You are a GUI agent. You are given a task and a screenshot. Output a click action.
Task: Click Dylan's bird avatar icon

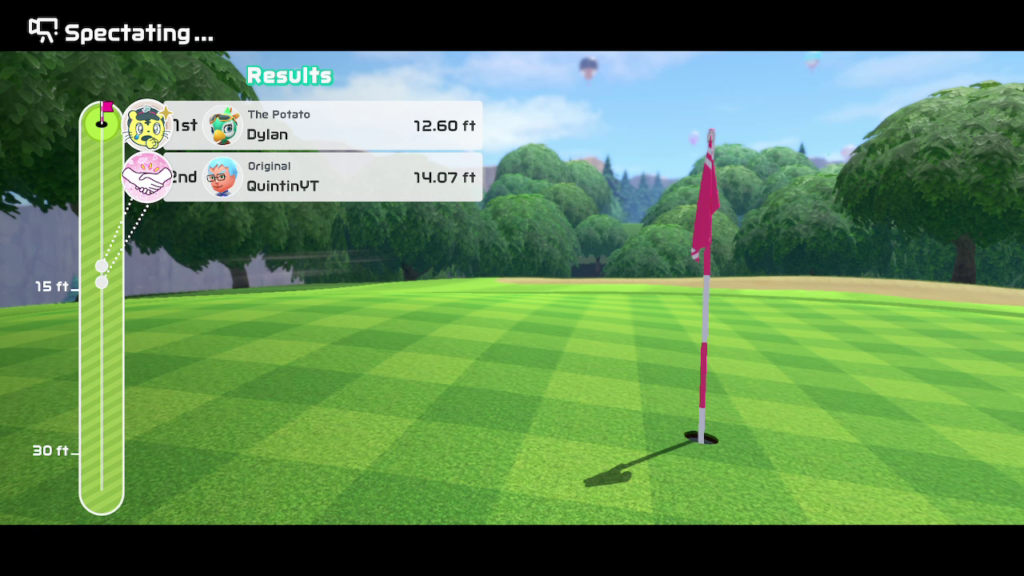click(221, 126)
